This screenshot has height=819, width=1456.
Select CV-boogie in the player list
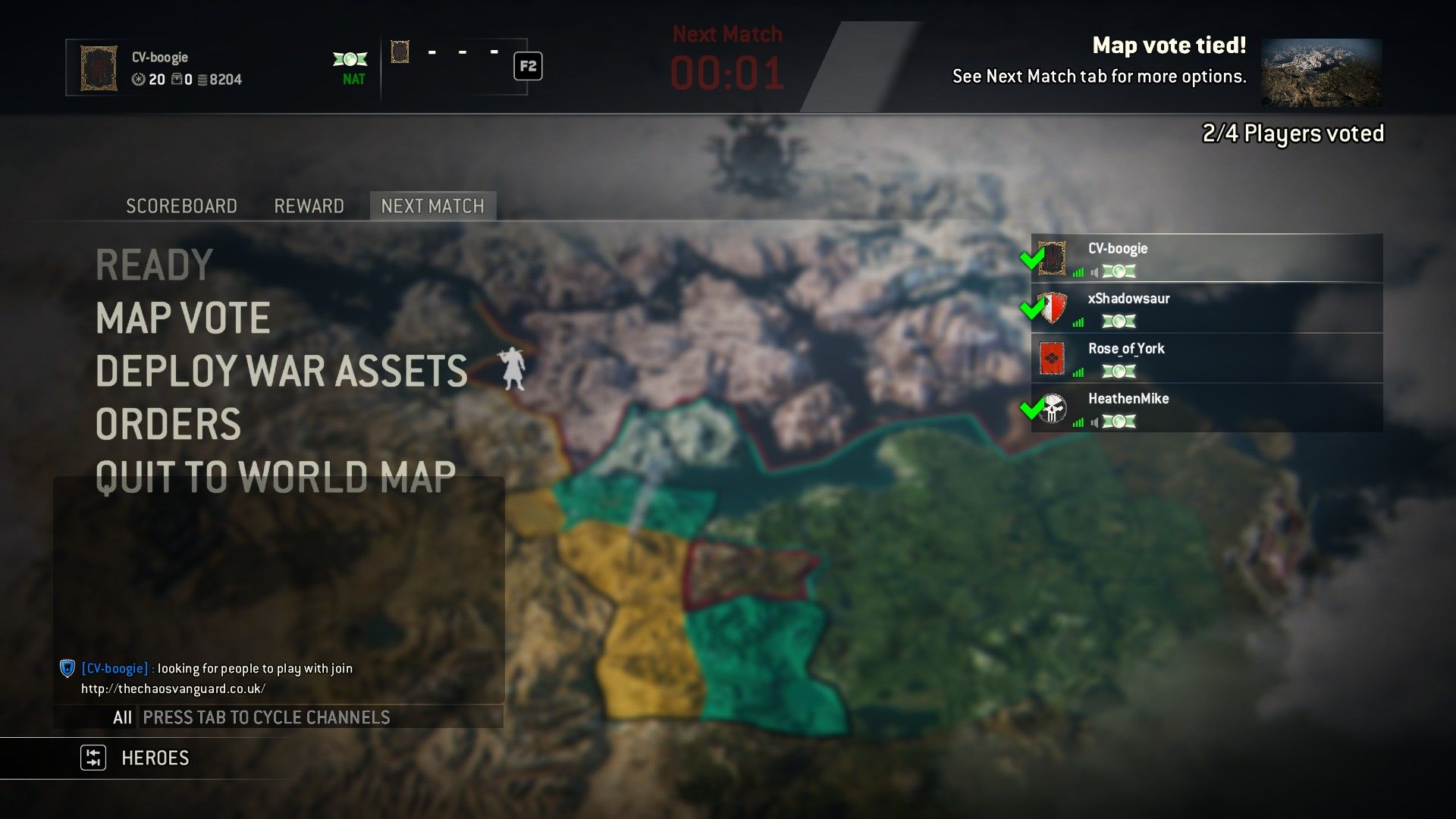[1206, 259]
